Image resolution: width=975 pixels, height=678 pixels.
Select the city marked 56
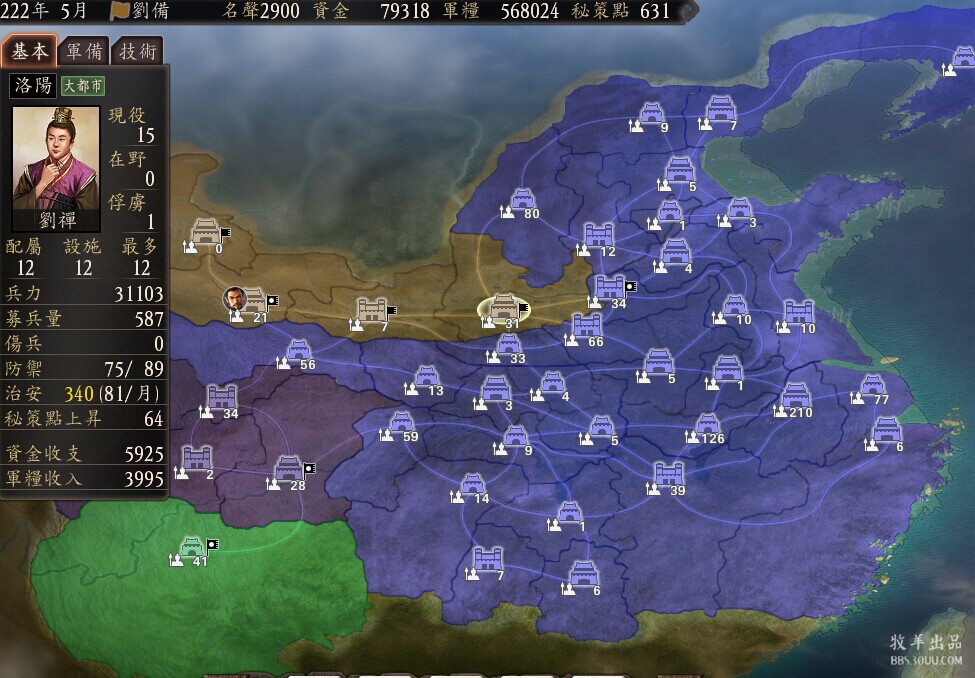tap(298, 352)
